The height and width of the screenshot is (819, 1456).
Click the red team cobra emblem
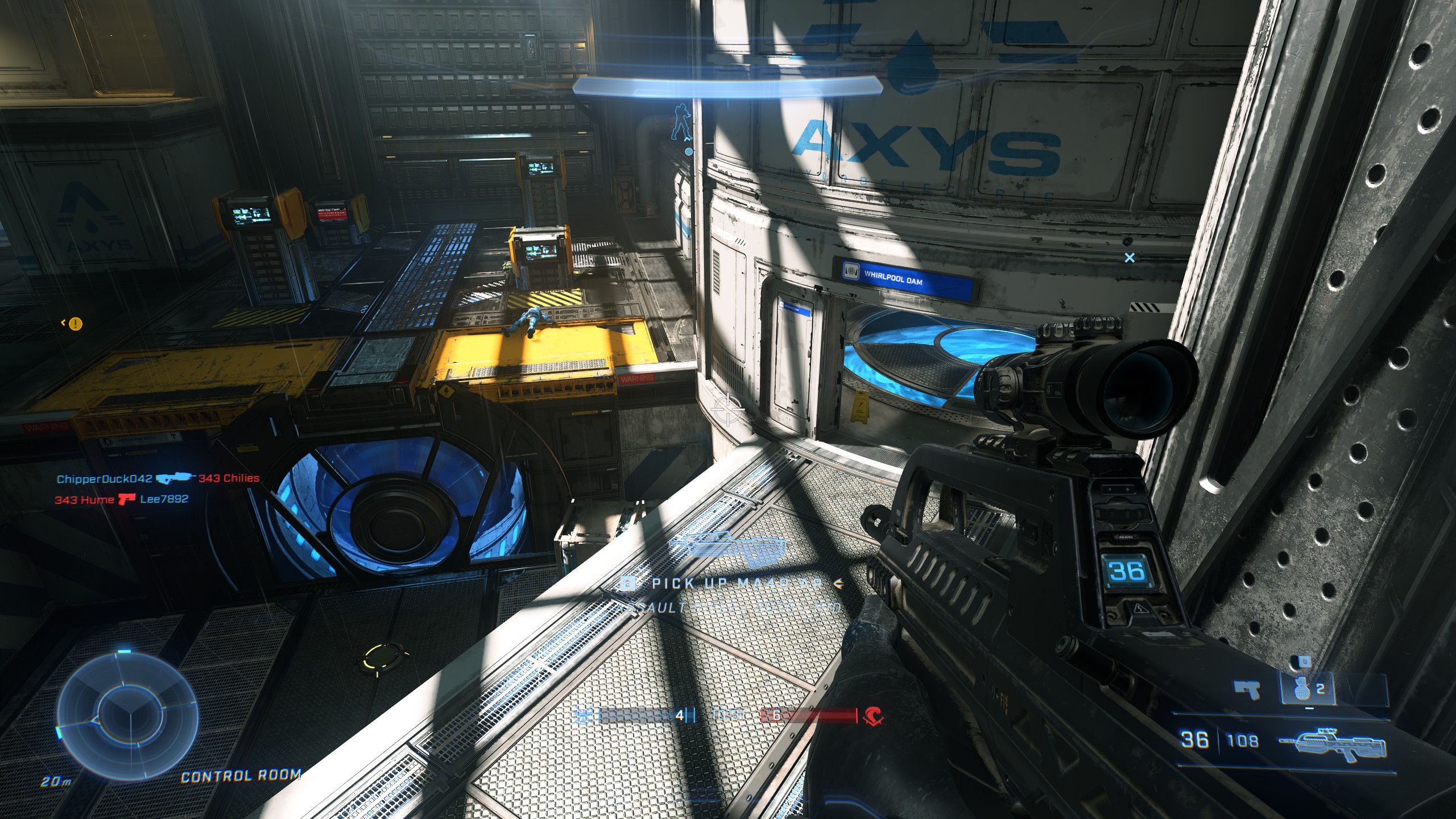874,717
